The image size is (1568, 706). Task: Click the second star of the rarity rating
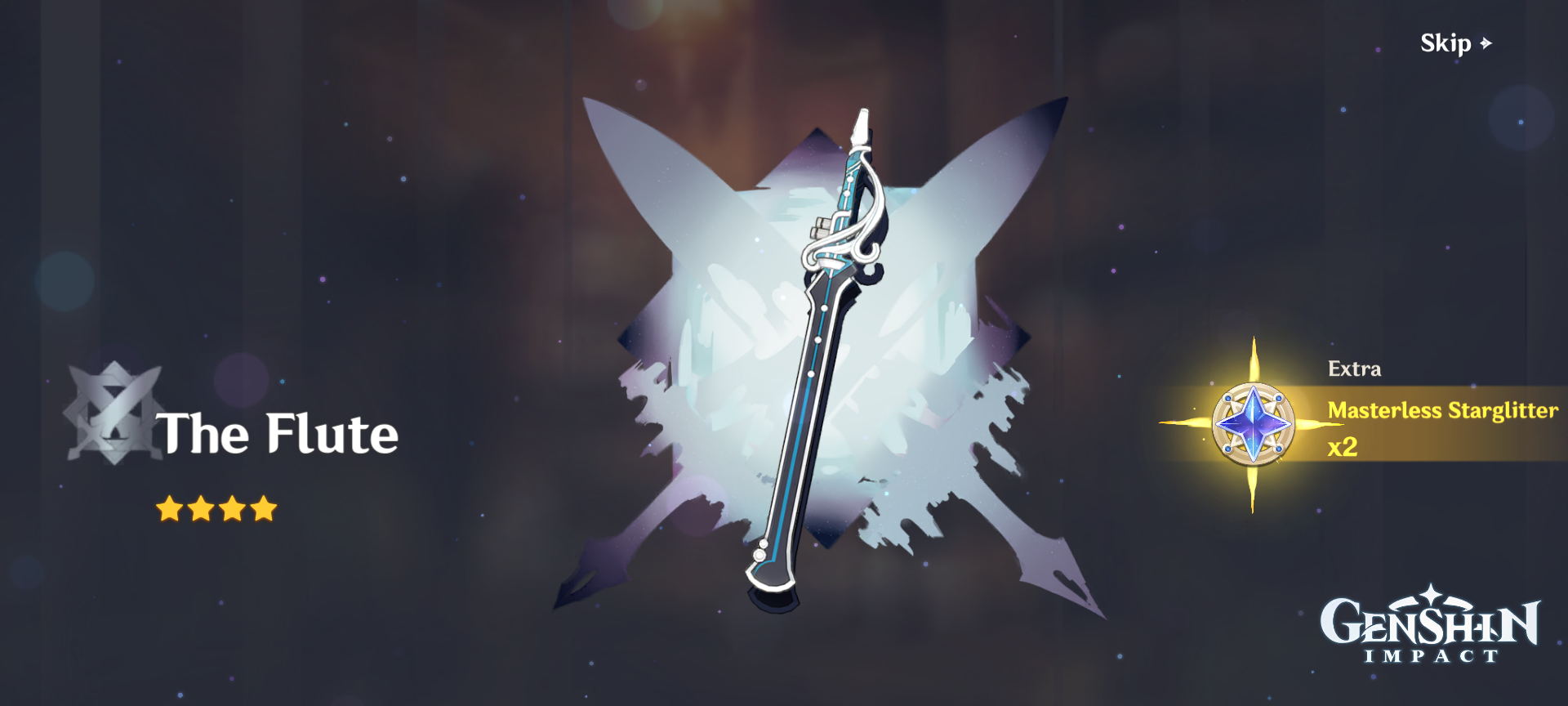200,508
